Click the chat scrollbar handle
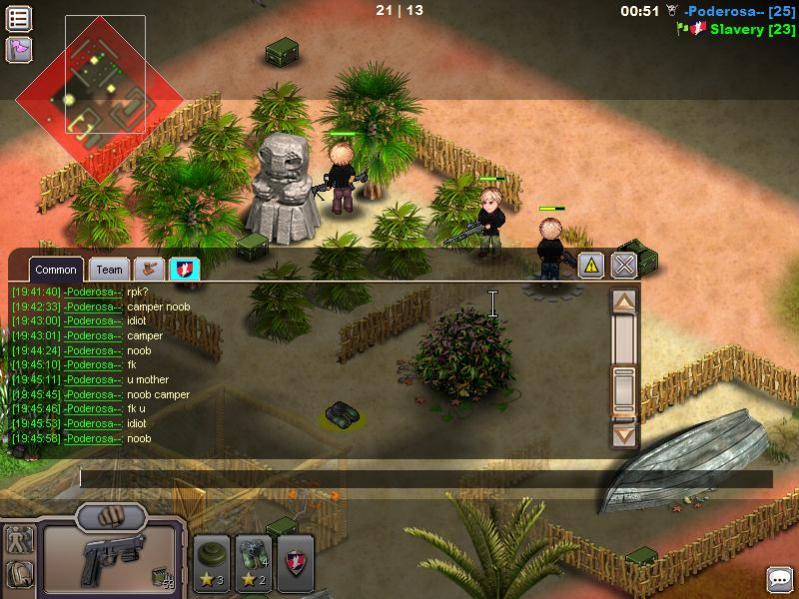 coord(624,390)
